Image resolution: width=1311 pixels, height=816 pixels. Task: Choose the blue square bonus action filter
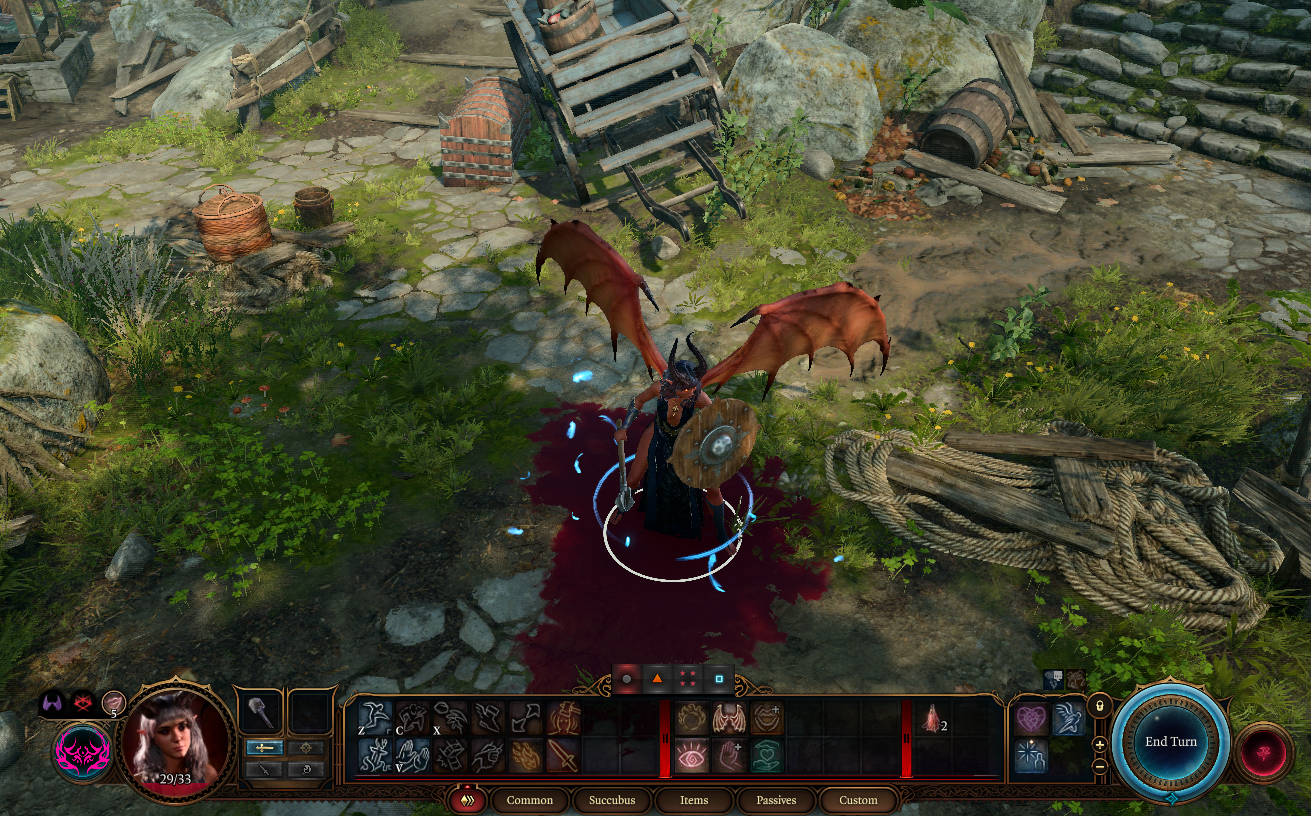718,679
